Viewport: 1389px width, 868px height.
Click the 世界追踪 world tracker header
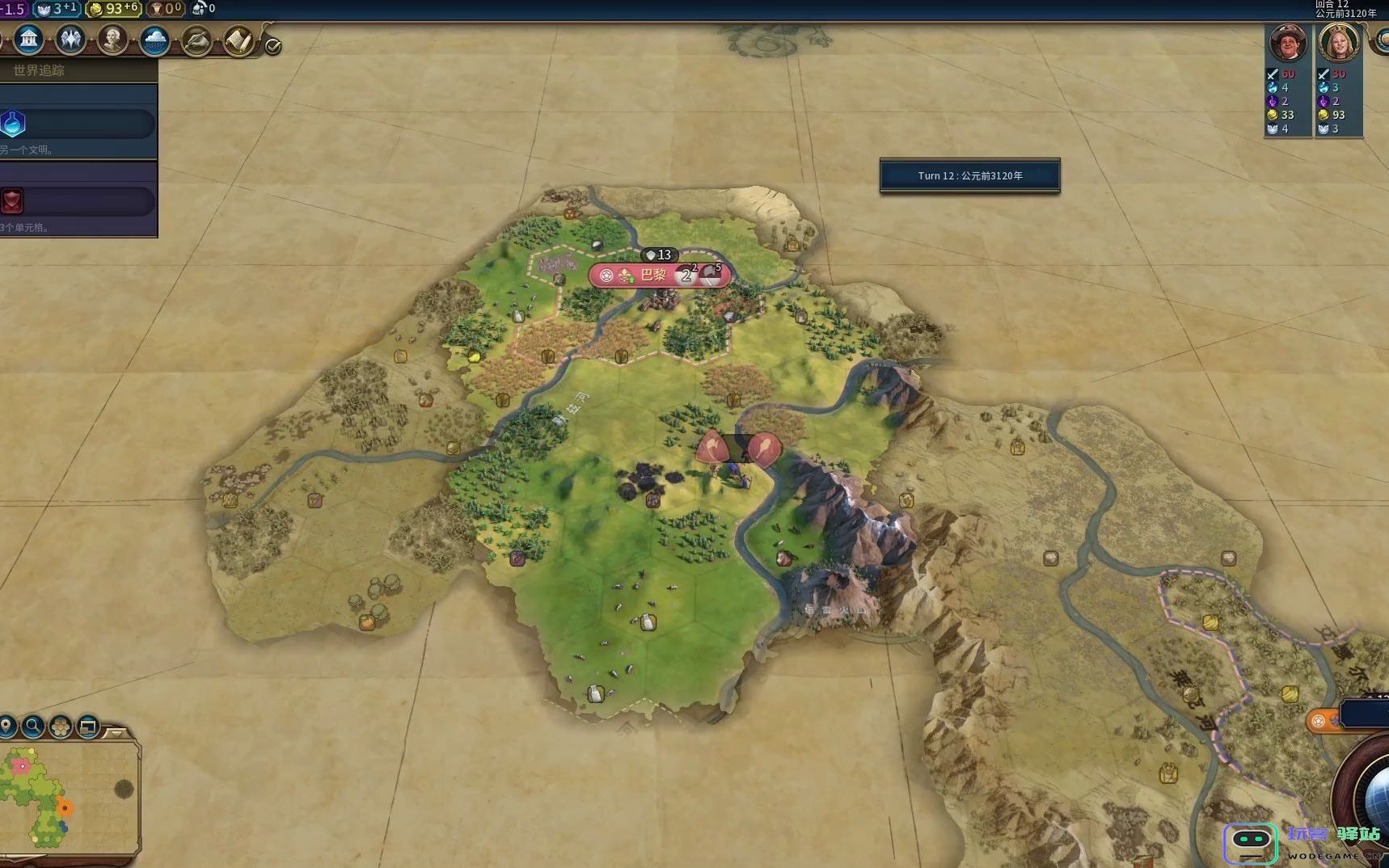pos(39,70)
